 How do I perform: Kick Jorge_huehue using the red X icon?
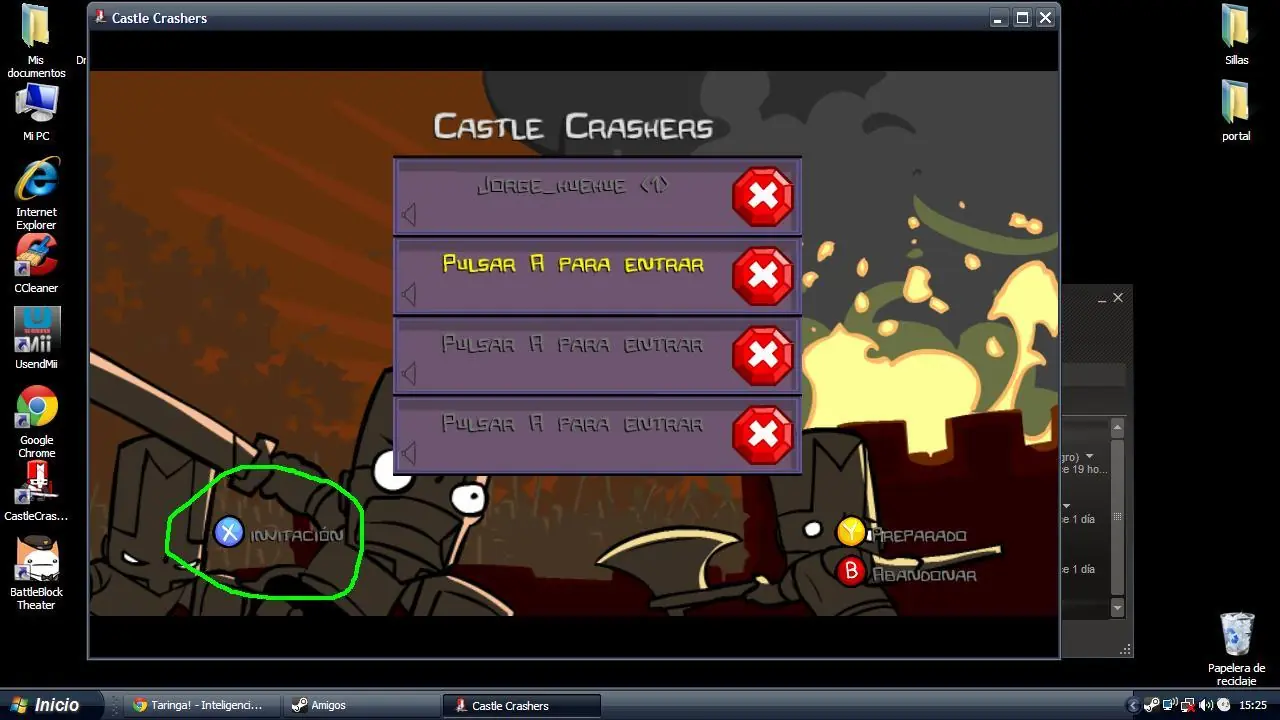pyautogui.click(x=762, y=197)
